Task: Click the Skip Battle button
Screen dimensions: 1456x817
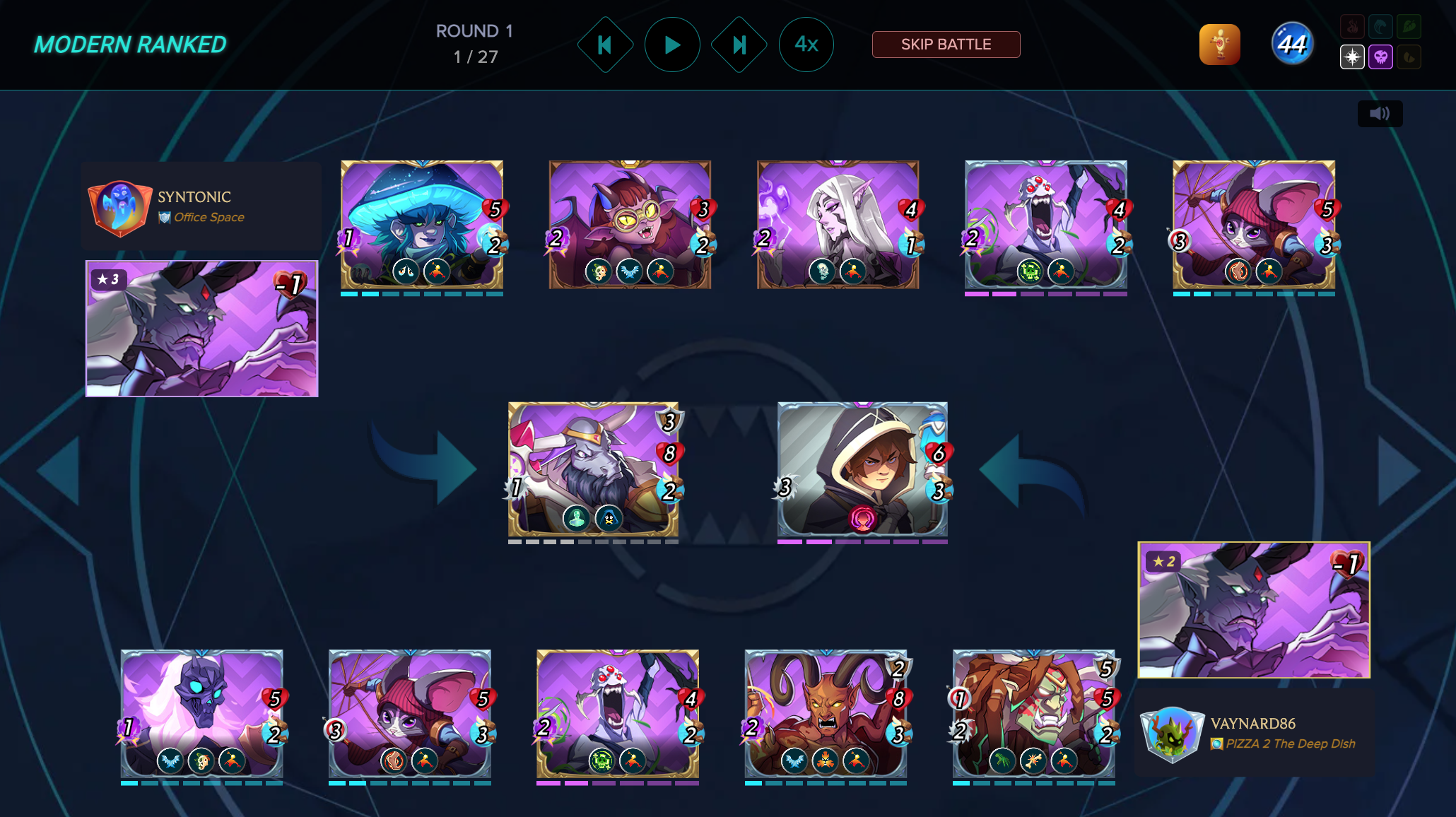Action: click(x=946, y=45)
